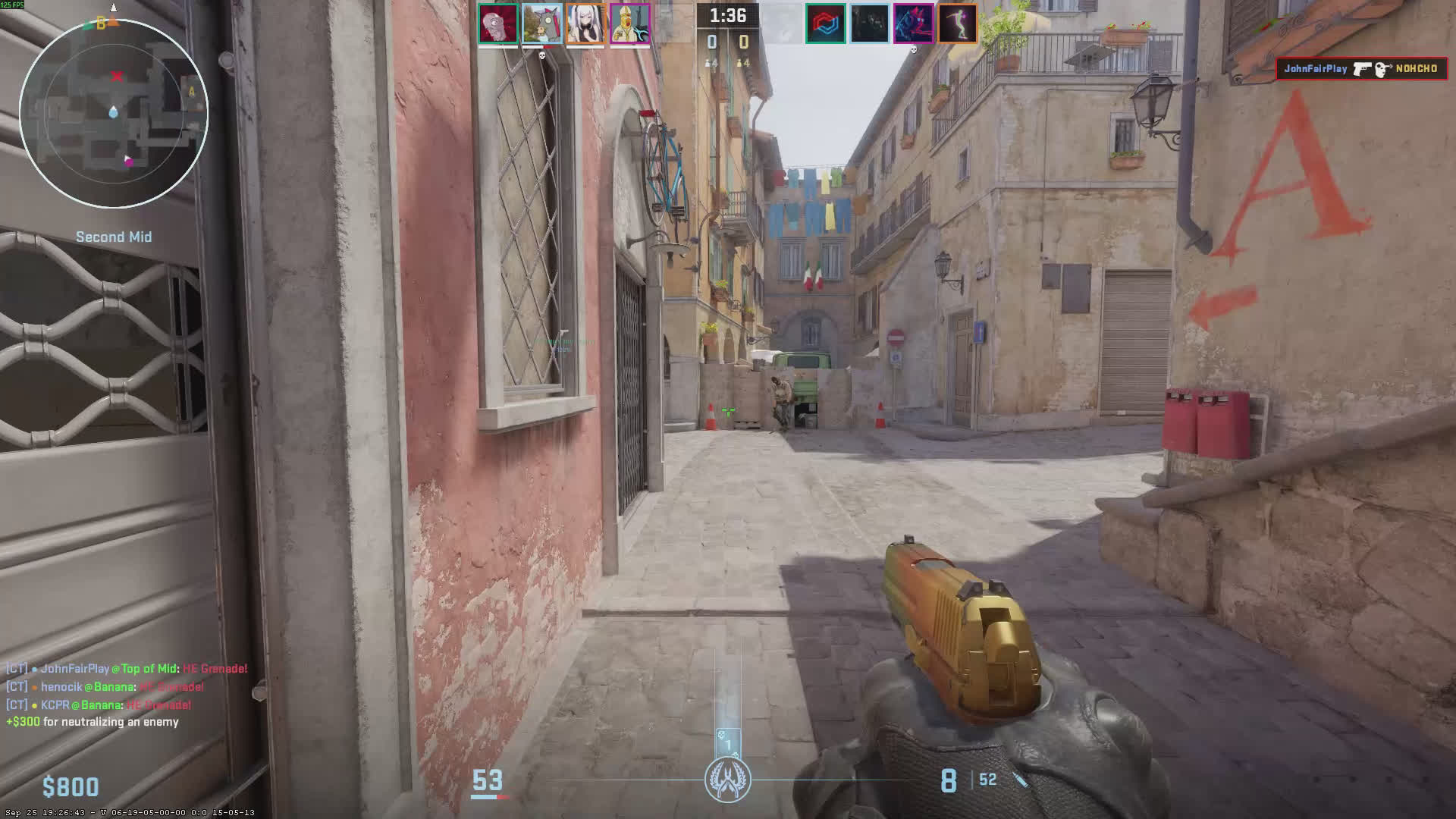Image resolution: width=1456 pixels, height=819 pixels.
Task: Choose the grey wolf cartoon player avatar
Action: [541, 24]
